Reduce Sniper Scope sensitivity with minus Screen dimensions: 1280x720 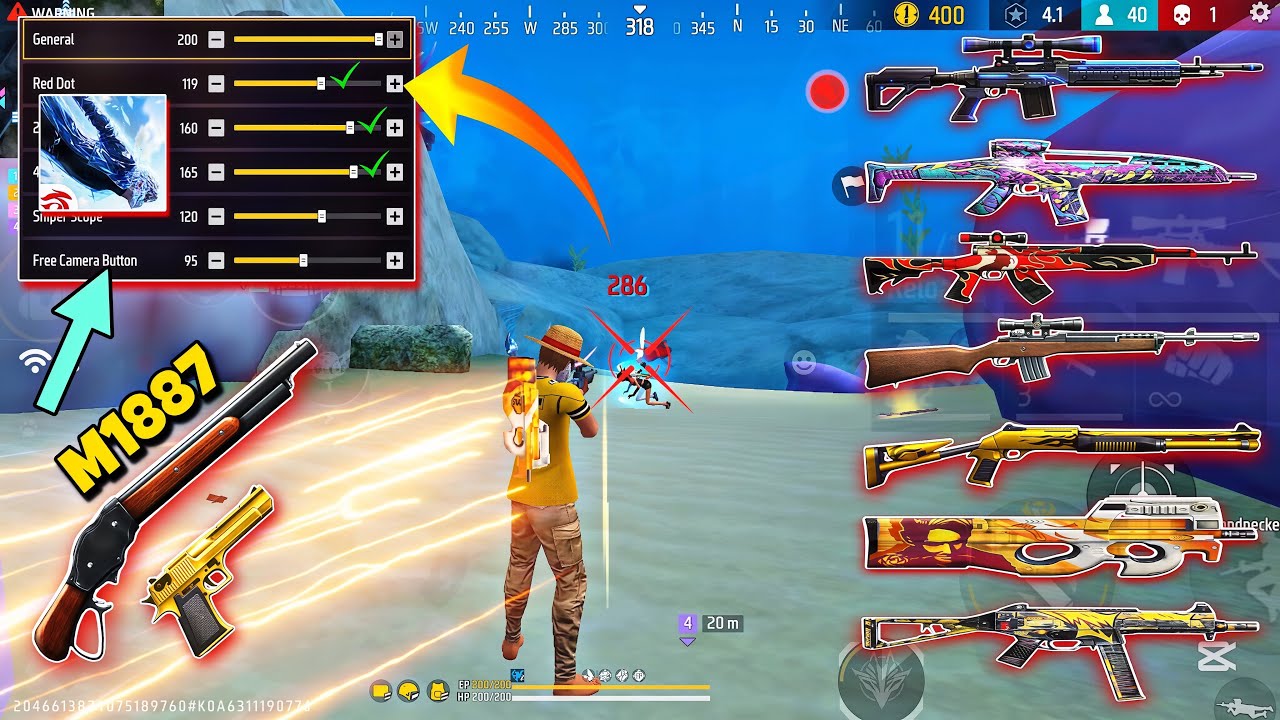(x=216, y=216)
